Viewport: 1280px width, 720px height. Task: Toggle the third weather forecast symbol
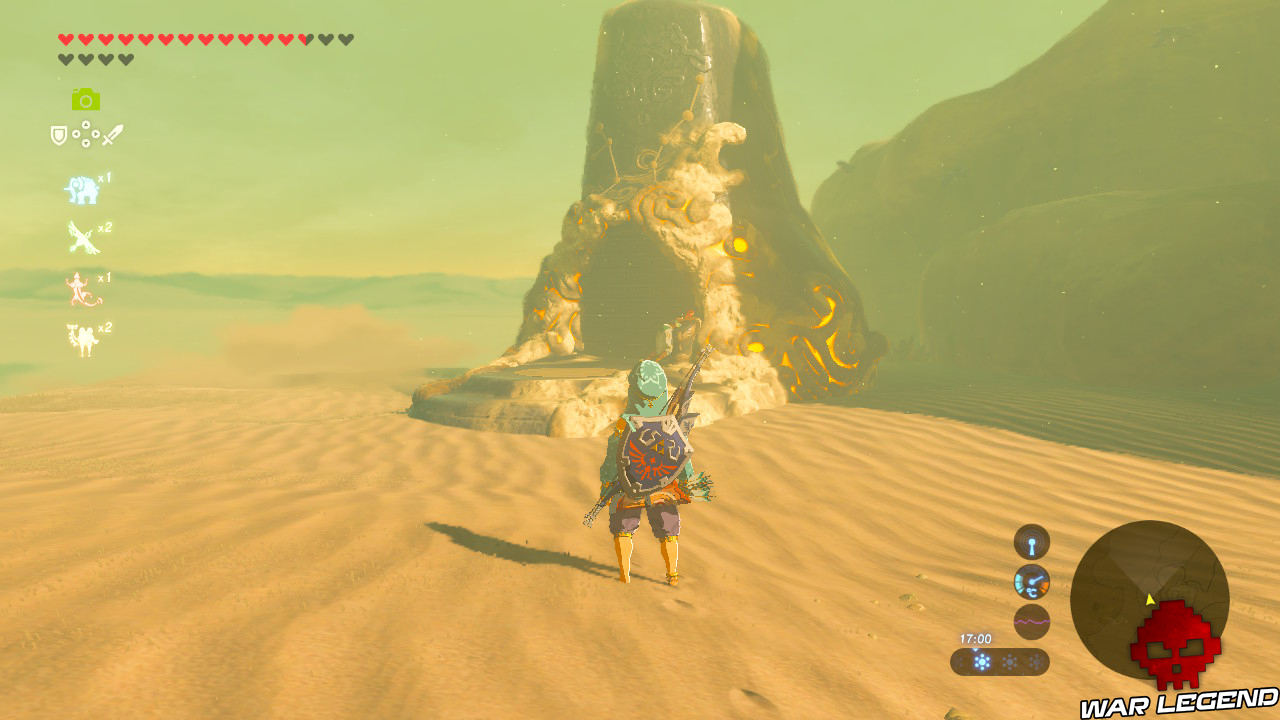click(x=1034, y=662)
